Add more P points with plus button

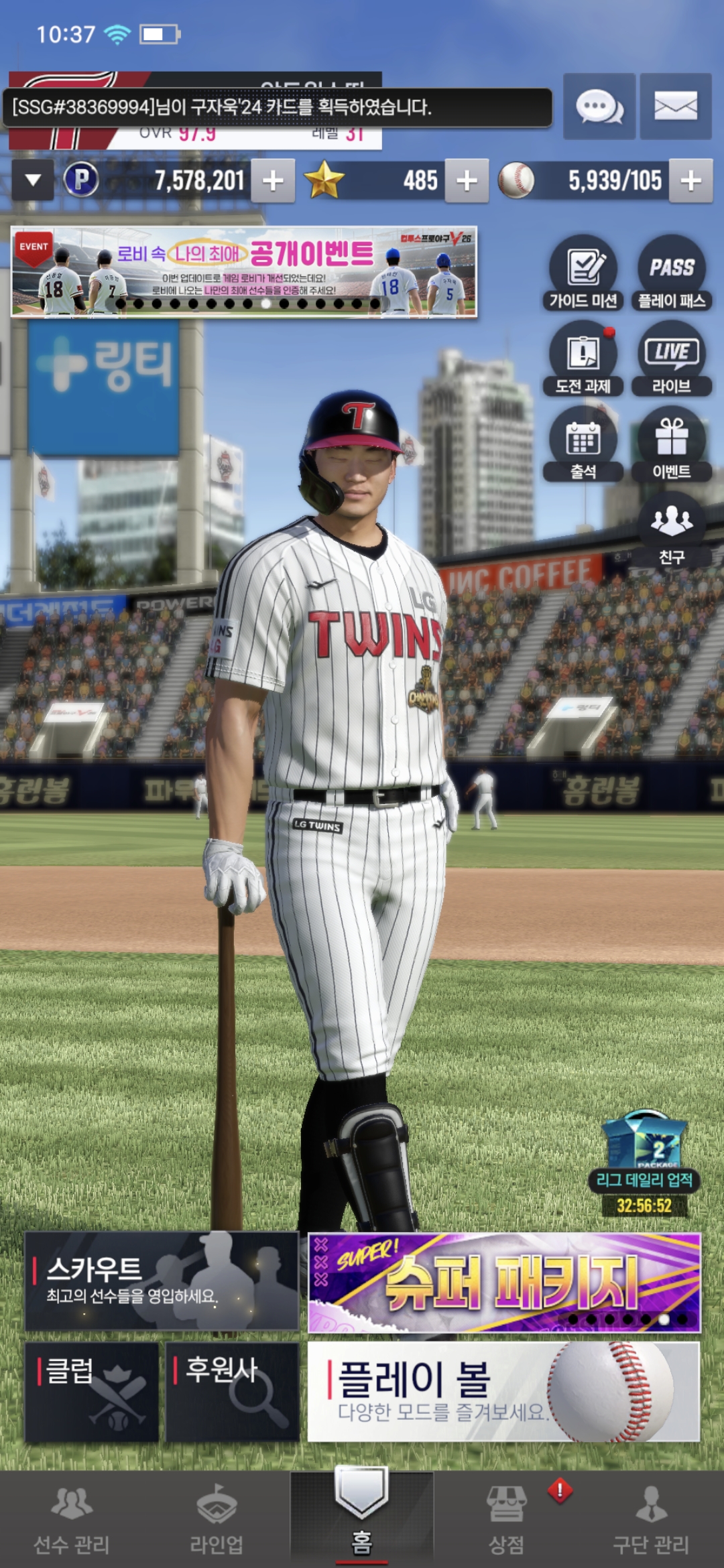pos(273,180)
